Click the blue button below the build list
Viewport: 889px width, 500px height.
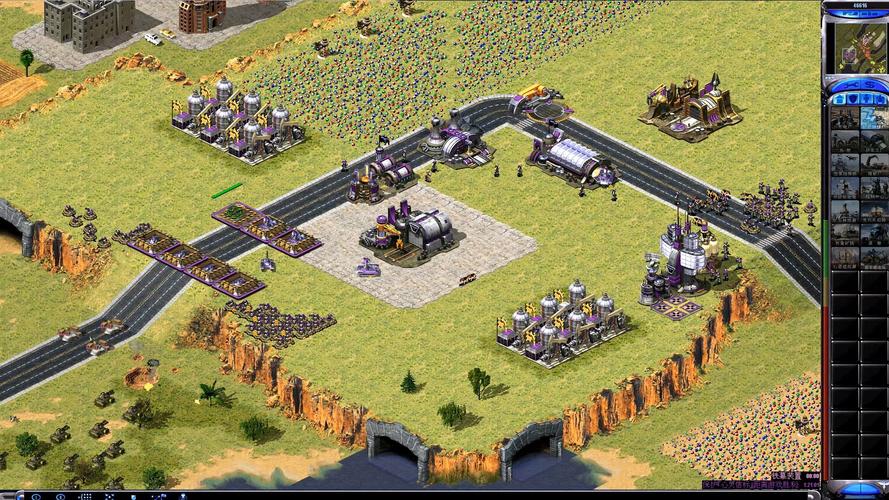[861, 490]
